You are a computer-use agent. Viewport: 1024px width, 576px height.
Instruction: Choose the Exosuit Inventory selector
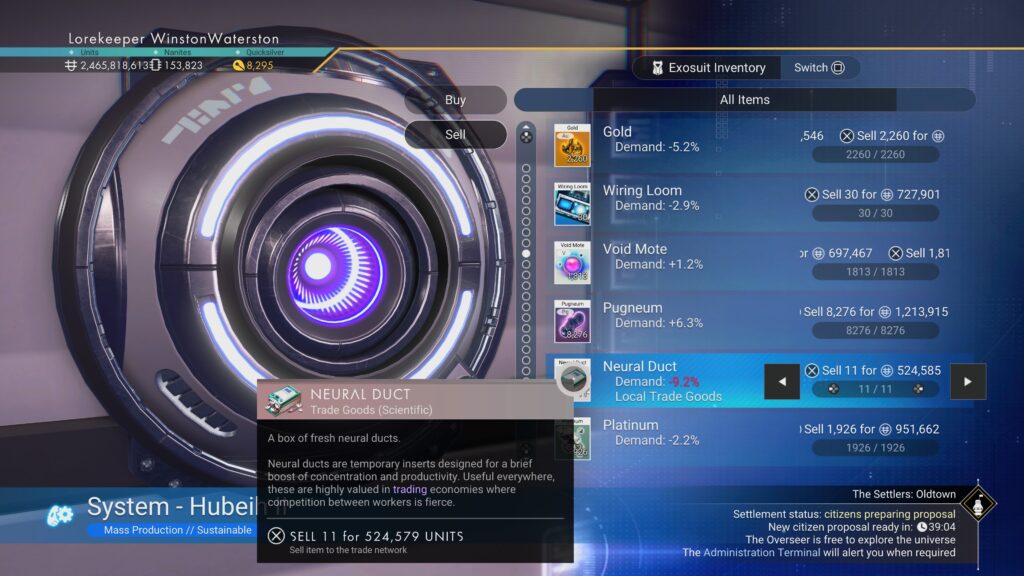click(x=708, y=68)
